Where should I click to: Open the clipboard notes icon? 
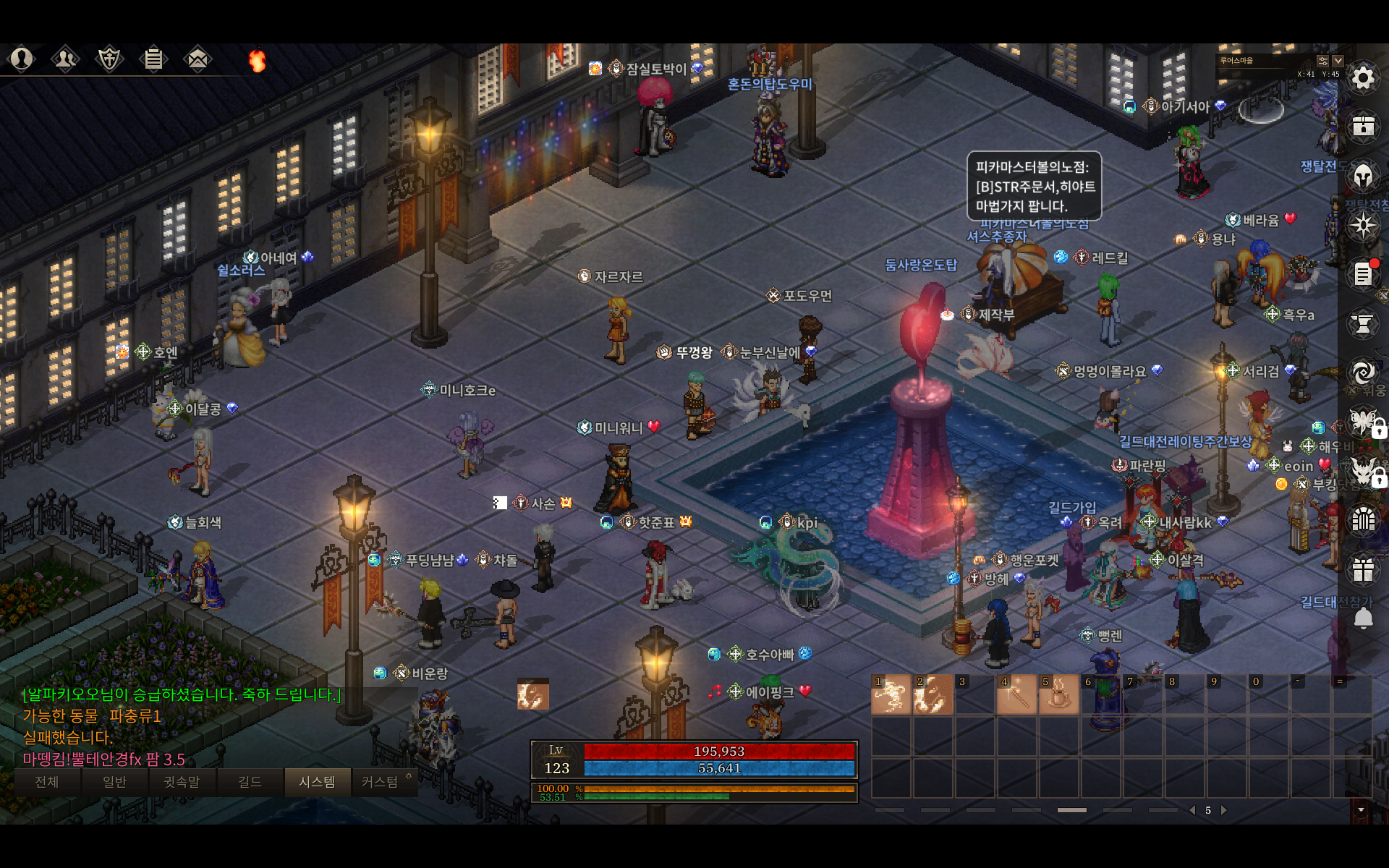pyautogui.click(x=153, y=59)
